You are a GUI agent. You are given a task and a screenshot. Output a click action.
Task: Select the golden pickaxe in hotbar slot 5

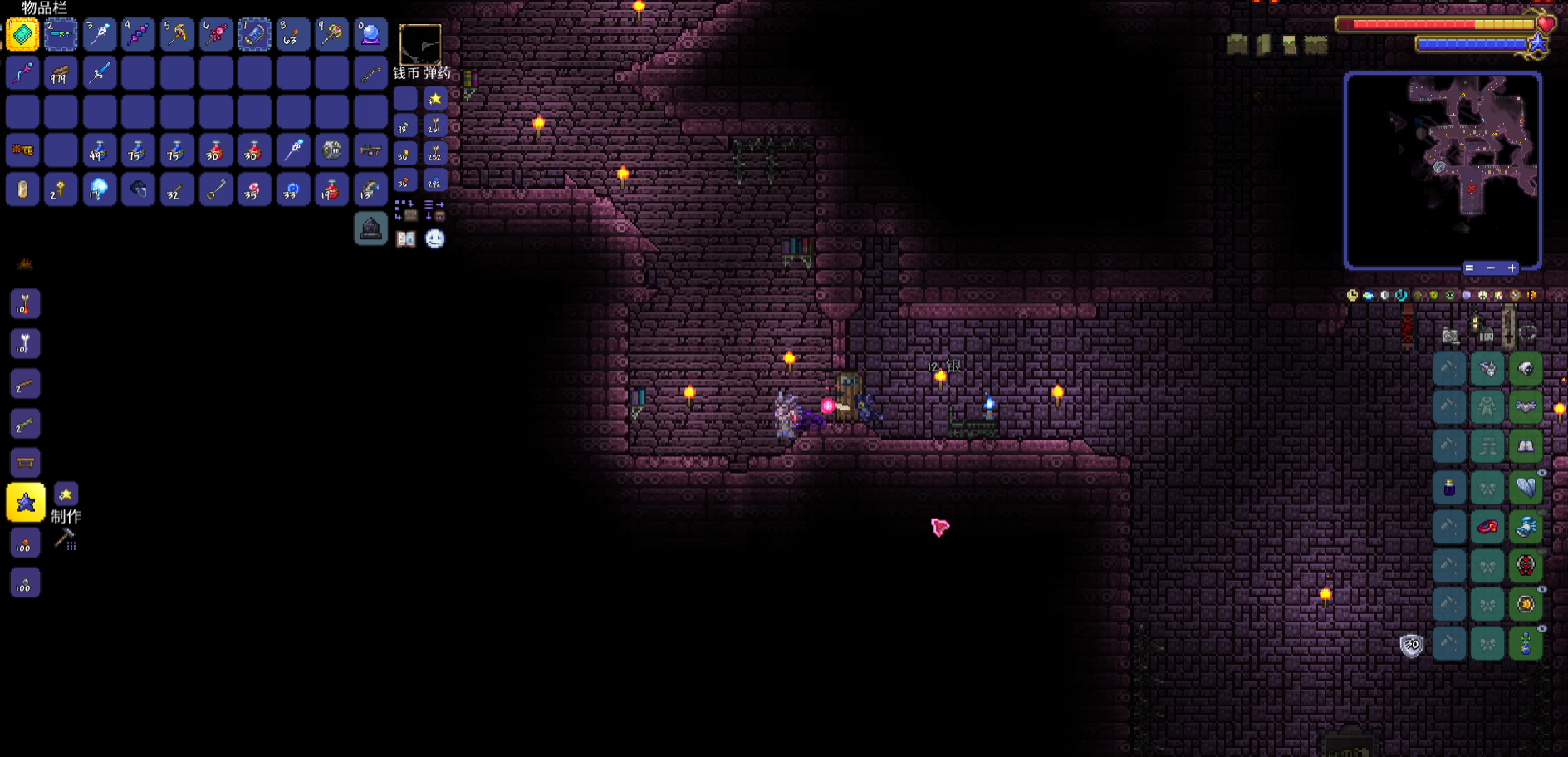point(177,35)
